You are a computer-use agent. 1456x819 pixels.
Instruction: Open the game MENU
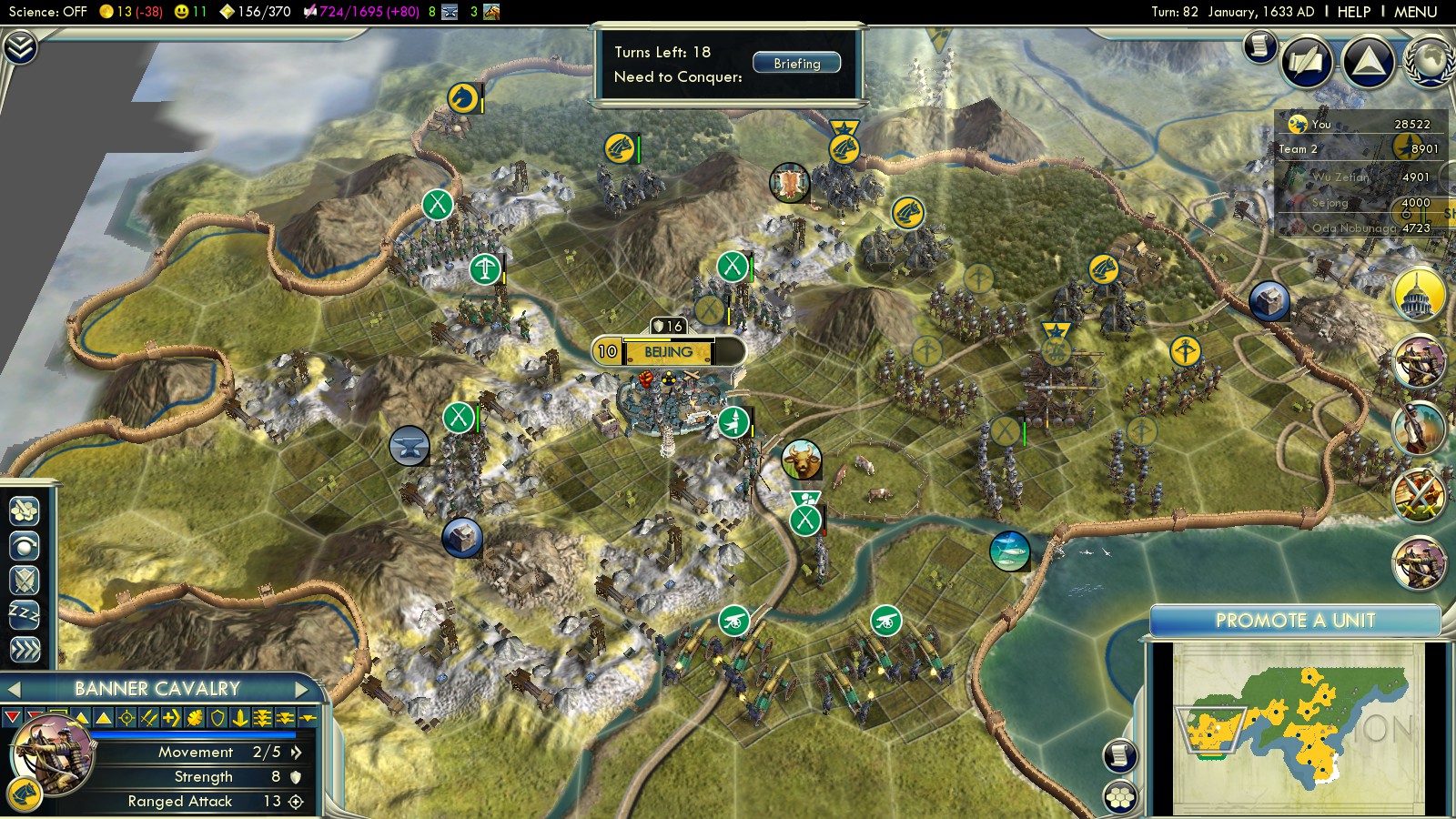tap(1415, 12)
